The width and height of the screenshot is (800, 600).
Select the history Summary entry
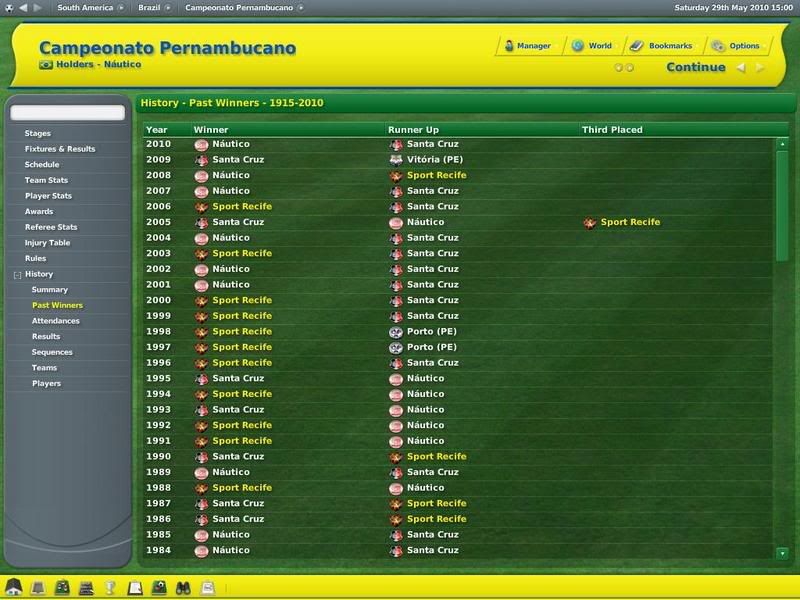(x=50, y=290)
